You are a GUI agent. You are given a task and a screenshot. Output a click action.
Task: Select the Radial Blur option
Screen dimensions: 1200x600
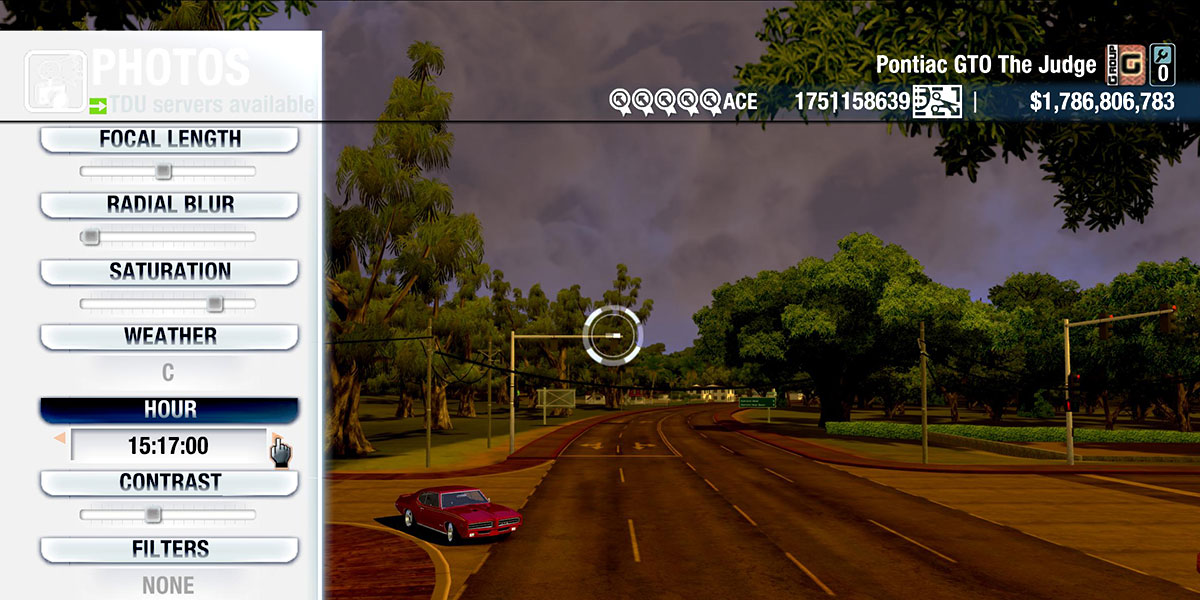(169, 205)
